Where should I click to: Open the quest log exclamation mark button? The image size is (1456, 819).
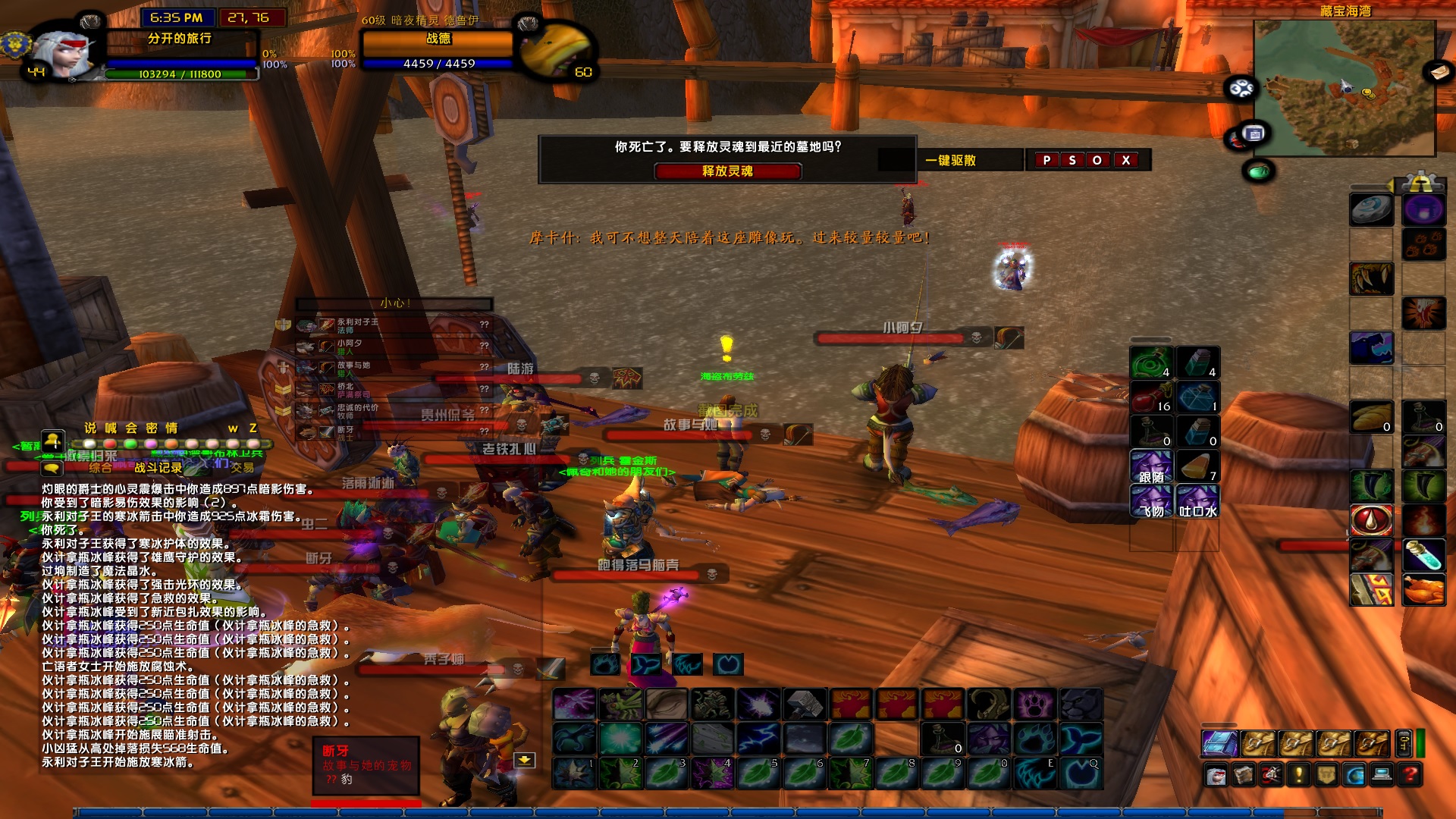coord(1298,775)
